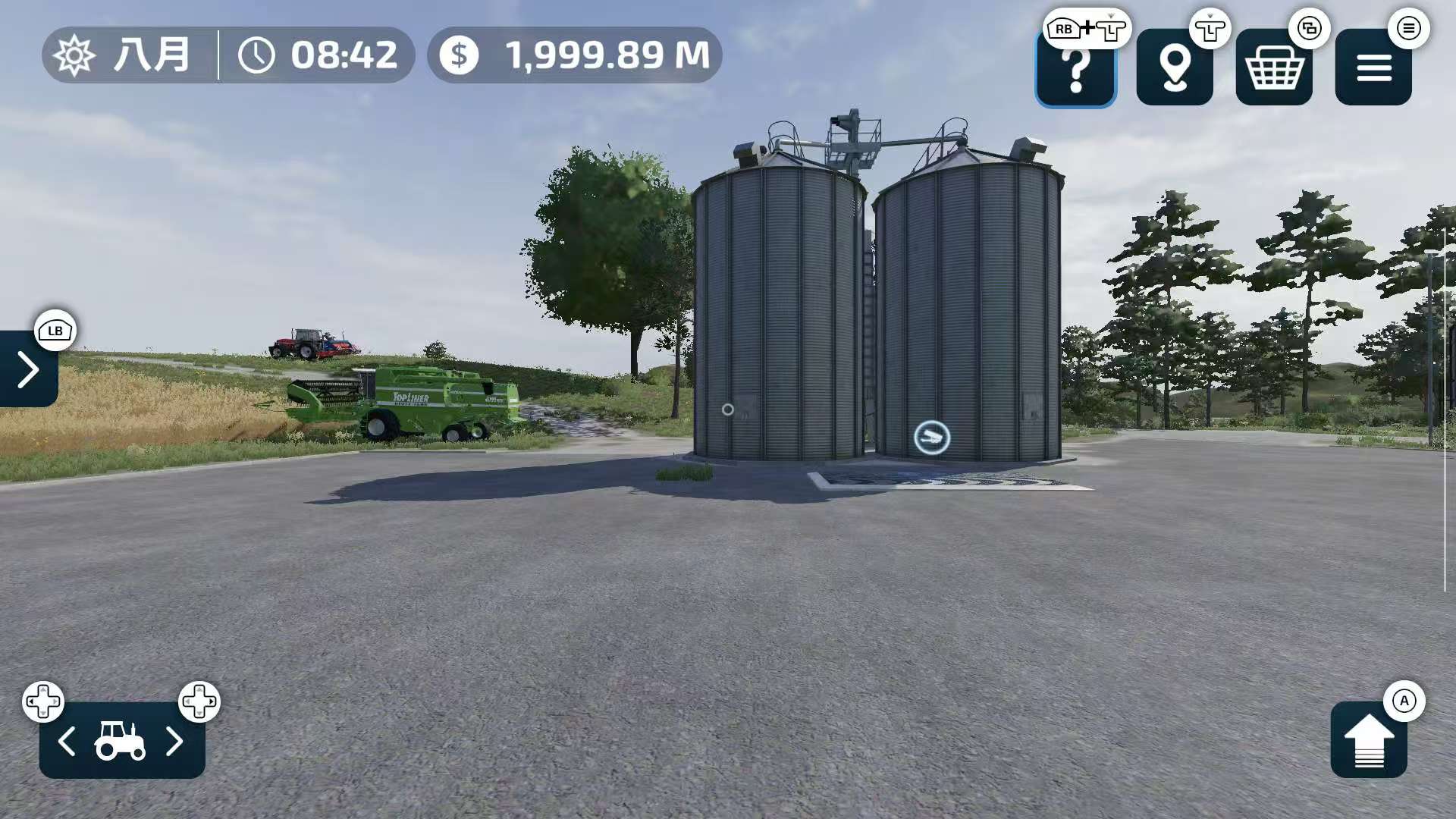
Task: Click the tractor icon in the vehicle switcher
Action: click(x=121, y=744)
